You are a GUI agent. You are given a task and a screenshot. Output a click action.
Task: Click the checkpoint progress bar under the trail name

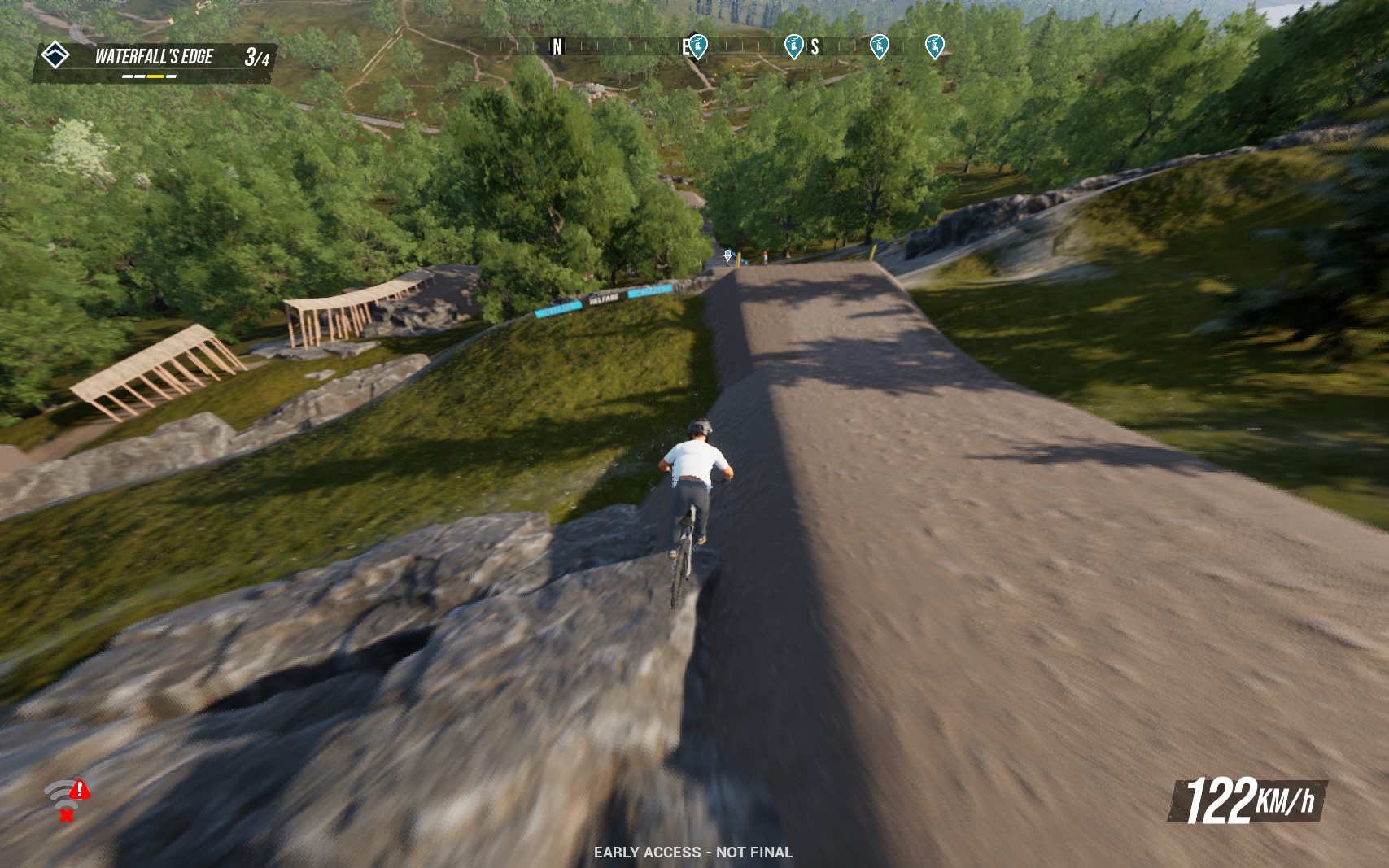151,76
